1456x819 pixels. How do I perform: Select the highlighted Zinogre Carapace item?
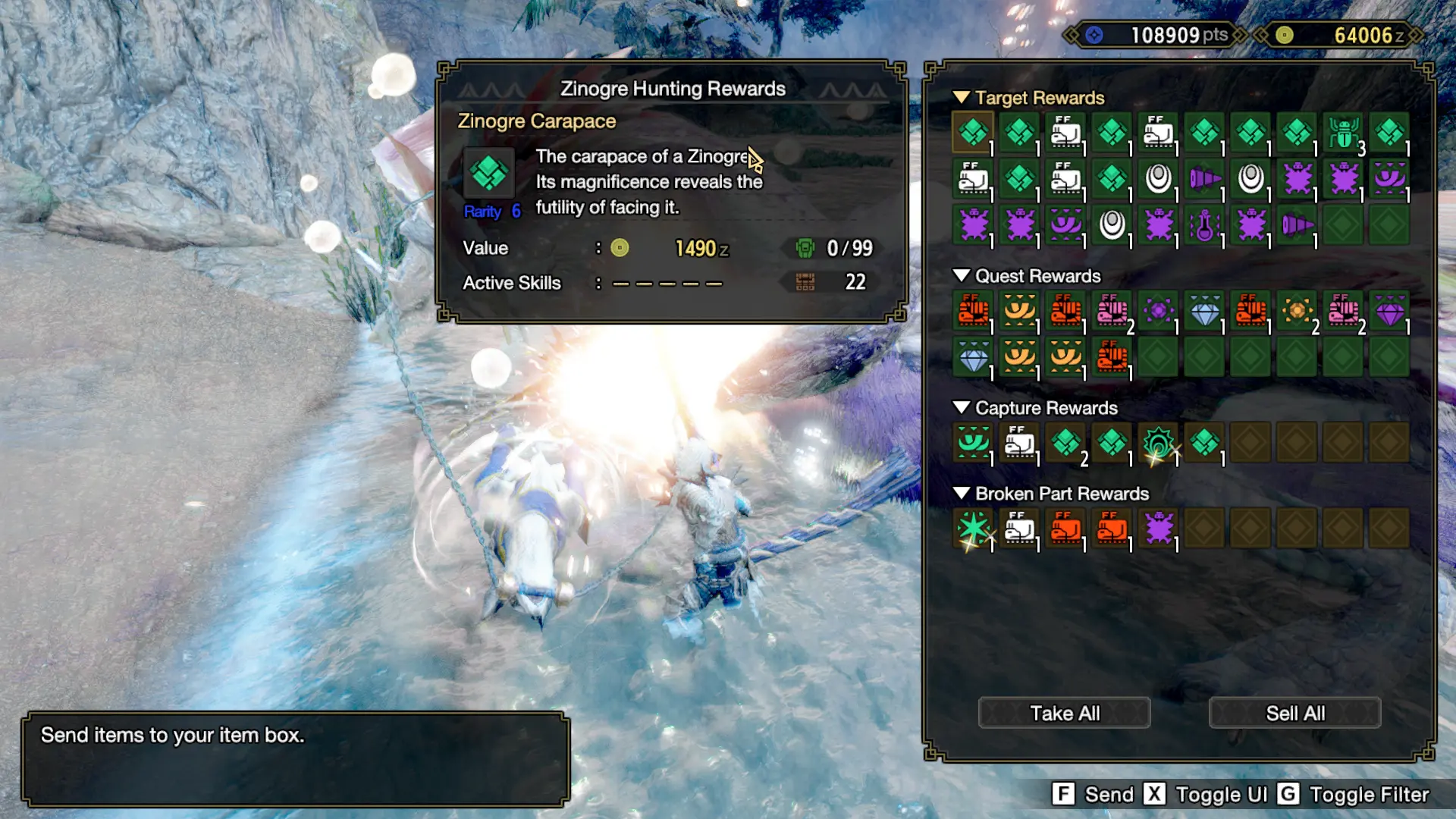[974, 131]
